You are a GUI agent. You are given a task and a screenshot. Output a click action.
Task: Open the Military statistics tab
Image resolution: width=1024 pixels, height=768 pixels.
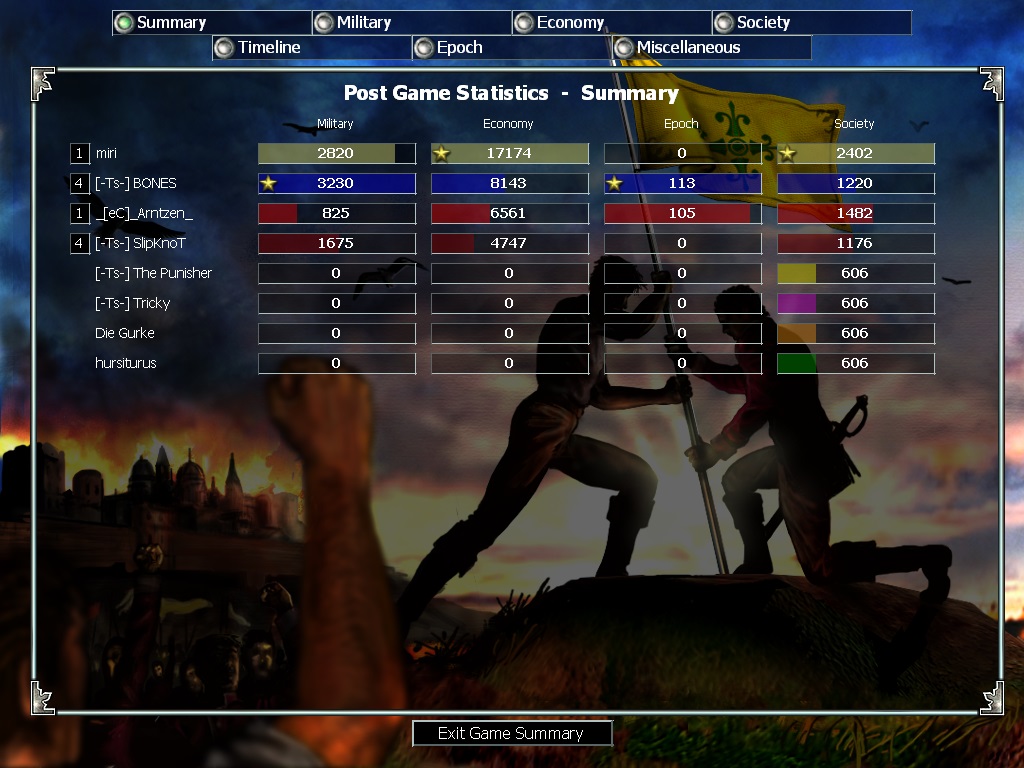tap(363, 22)
